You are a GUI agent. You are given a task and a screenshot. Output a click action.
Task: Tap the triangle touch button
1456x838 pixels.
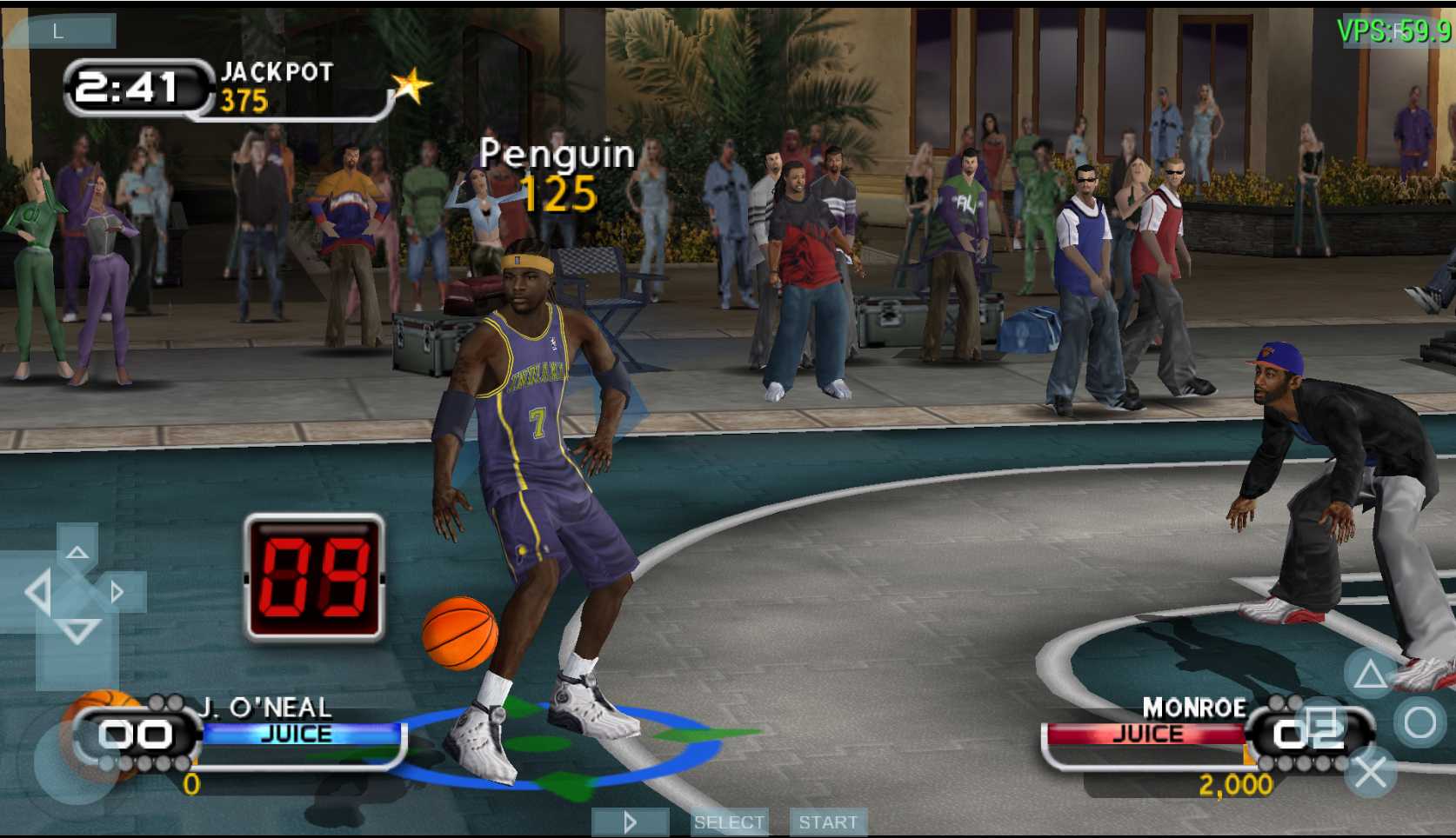pos(1370,674)
